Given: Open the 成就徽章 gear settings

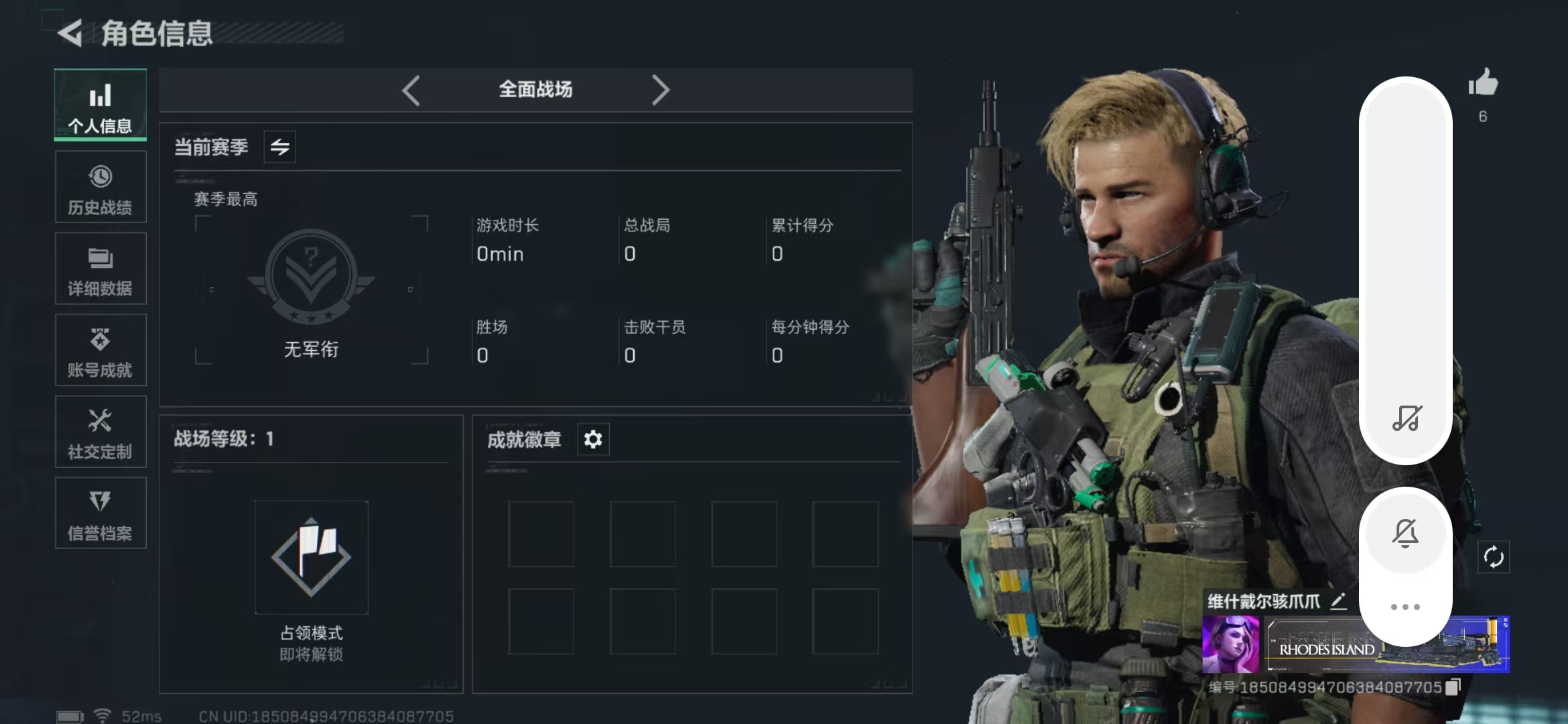Looking at the screenshot, I should click(x=593, y=440).
